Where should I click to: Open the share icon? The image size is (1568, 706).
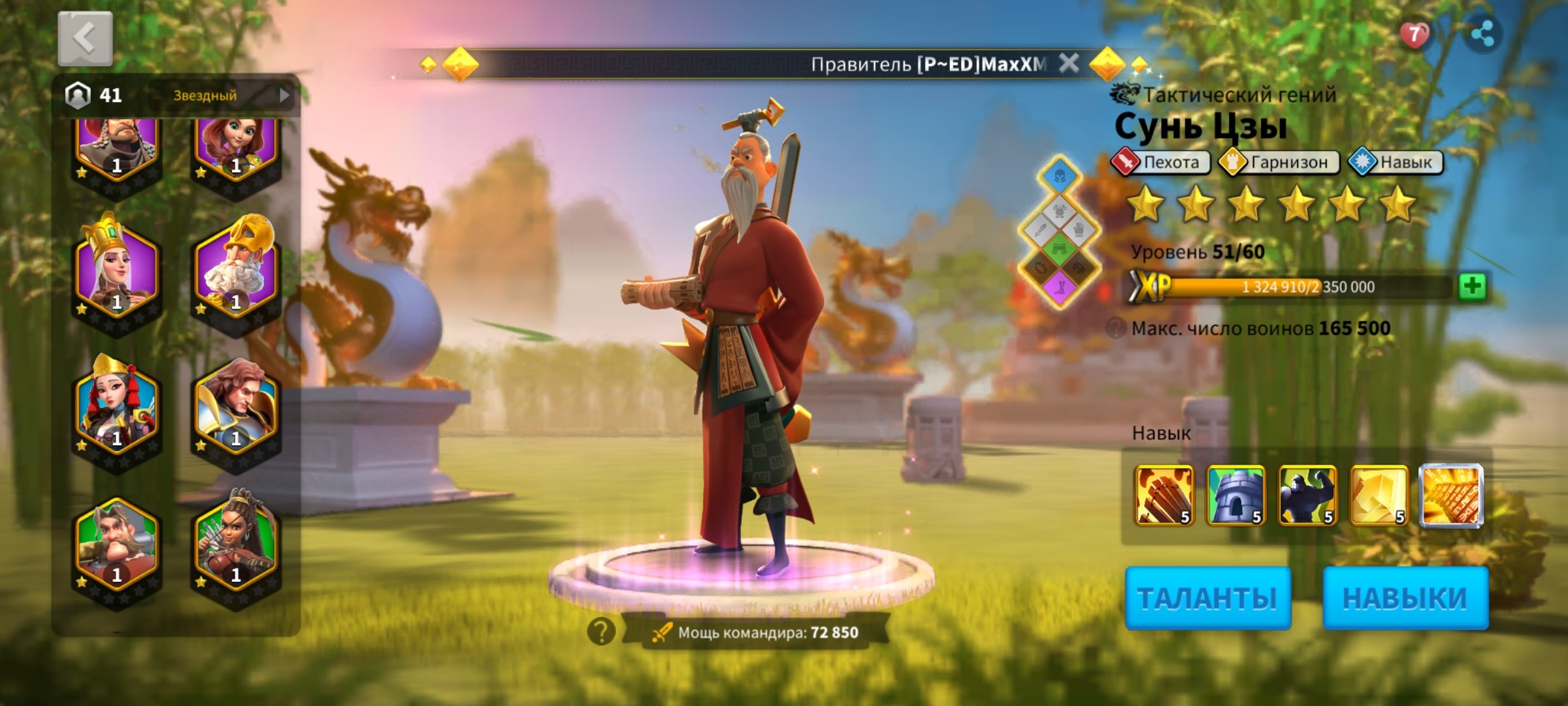pos(1483,34)
